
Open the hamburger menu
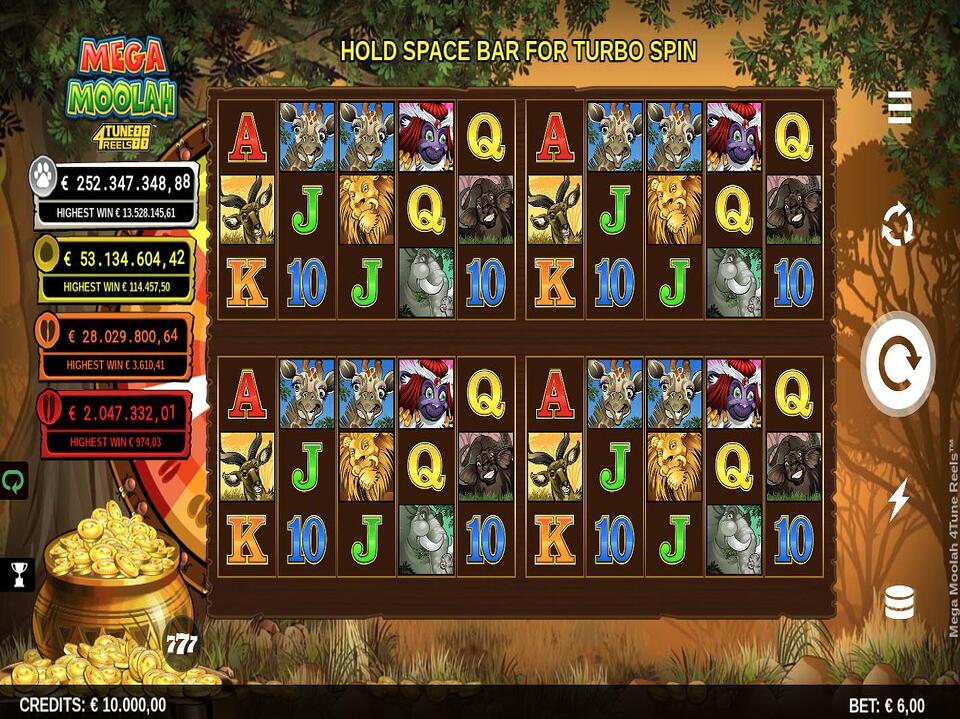coord(899,107)
